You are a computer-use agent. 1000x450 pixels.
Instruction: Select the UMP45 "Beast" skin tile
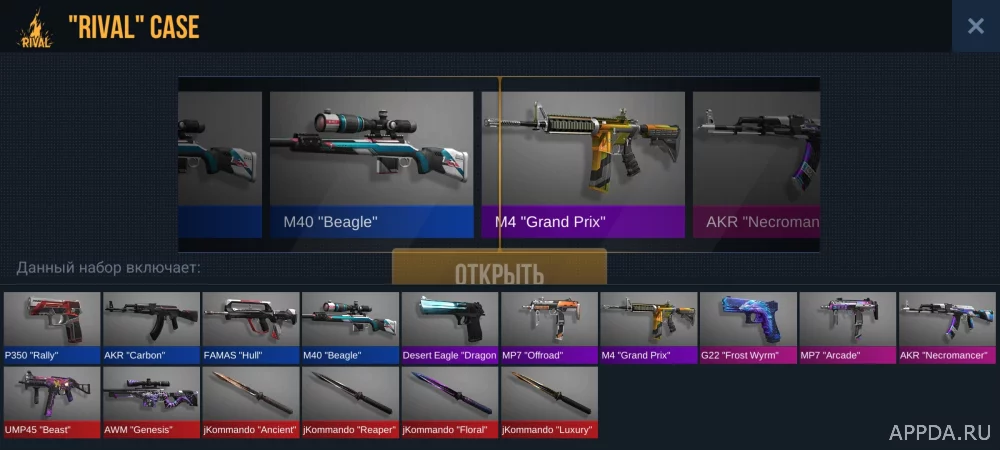52,401
